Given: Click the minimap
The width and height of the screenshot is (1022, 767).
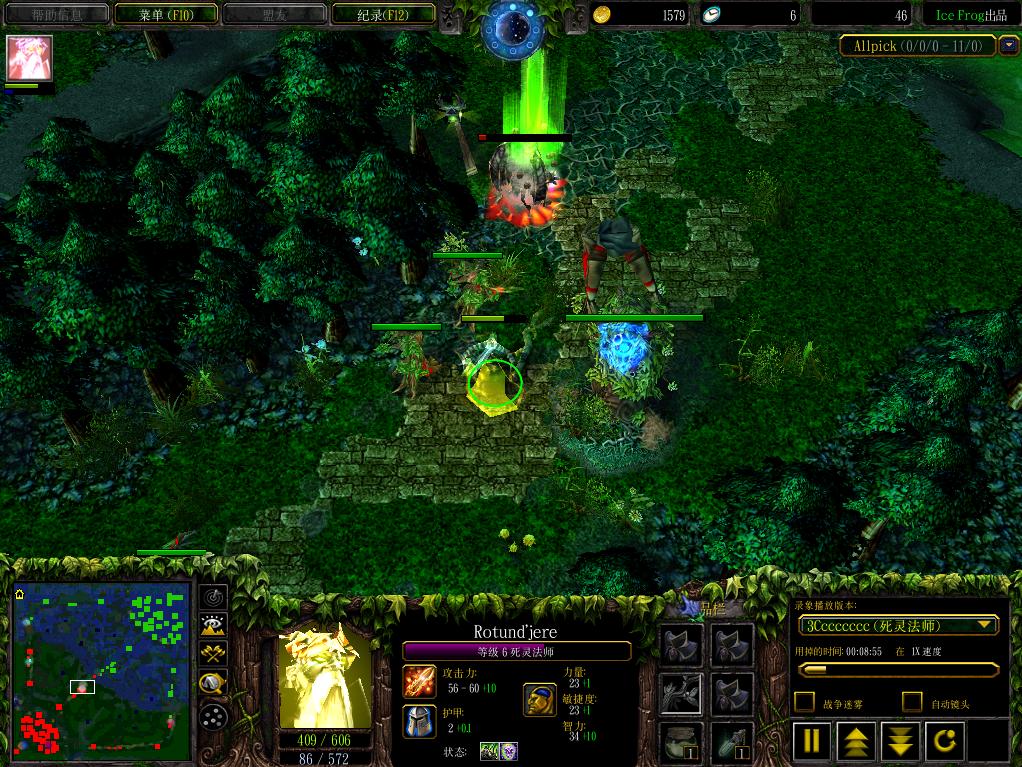Looking at the screenshot, I should point(102,670).
